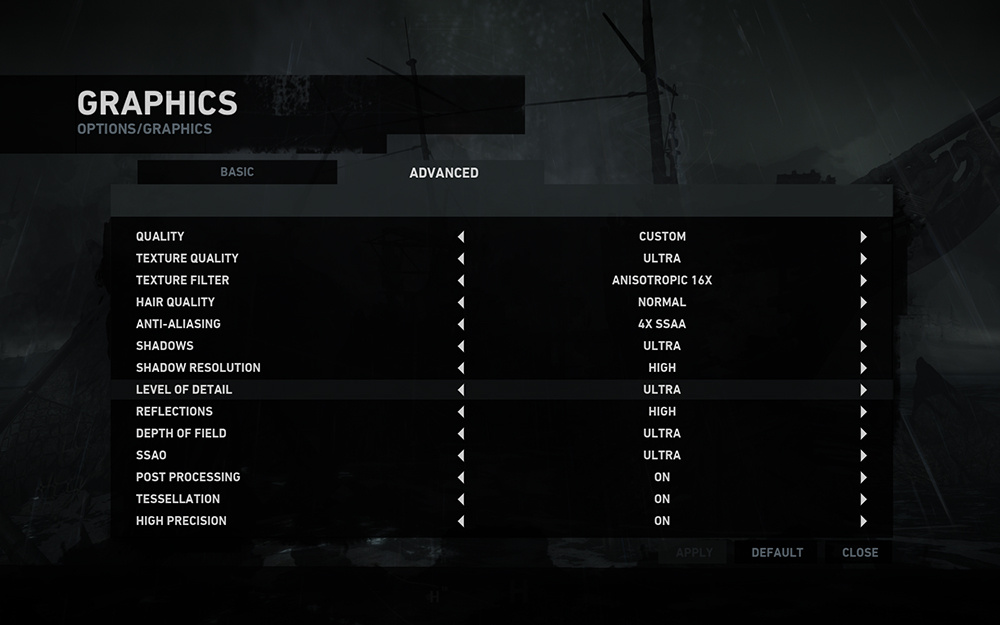Raise Shadow Resolution with right arrow
The width and height of the screenshot is (1000, 625).
863,368
